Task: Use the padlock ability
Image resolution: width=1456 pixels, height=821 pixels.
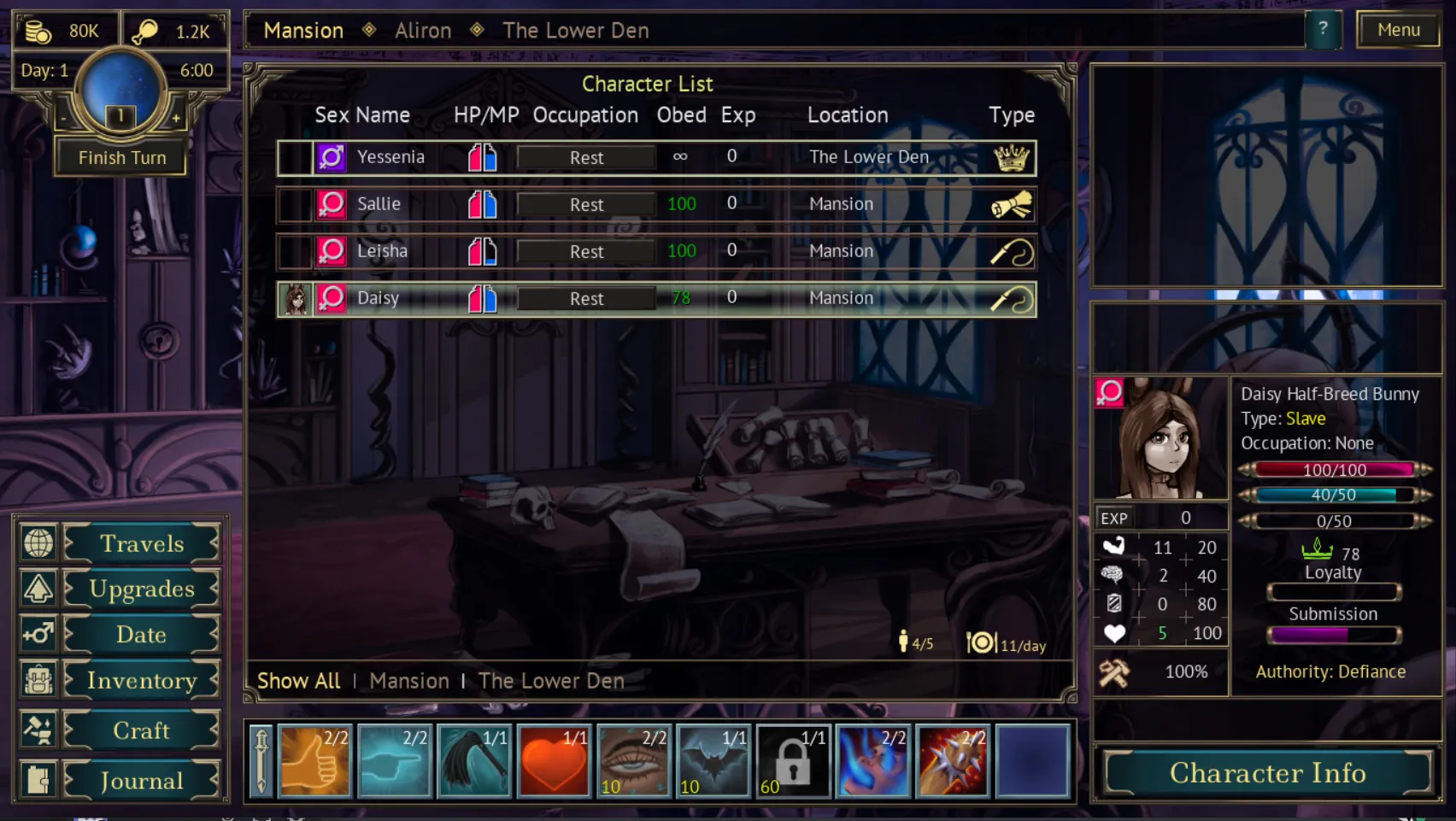Action: click(793, 761)
